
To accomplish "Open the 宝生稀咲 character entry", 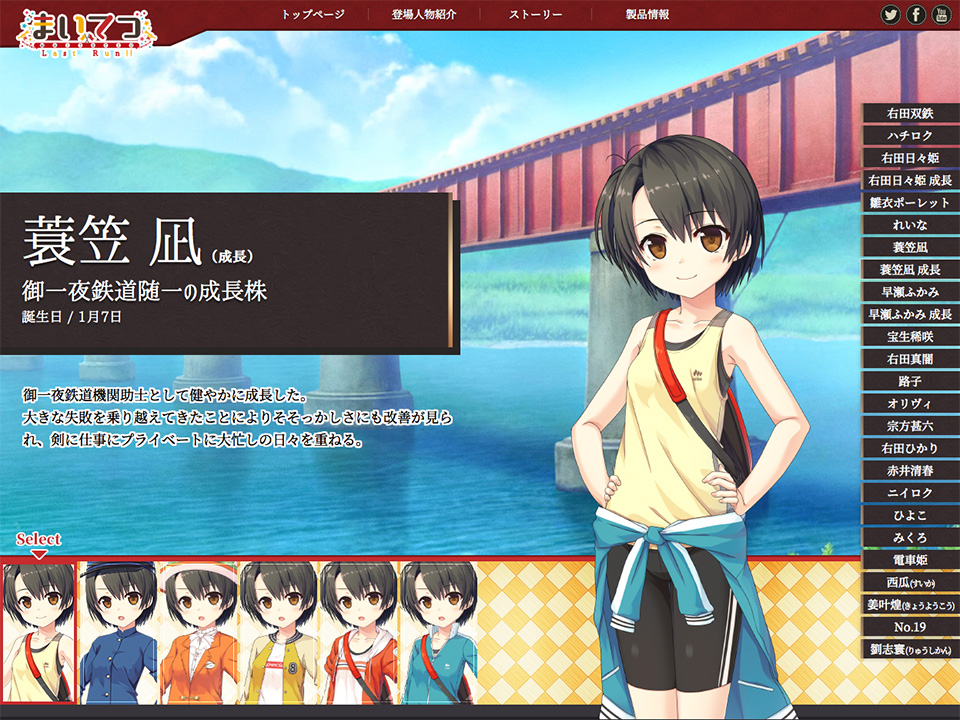I will (x=910, y=337).
